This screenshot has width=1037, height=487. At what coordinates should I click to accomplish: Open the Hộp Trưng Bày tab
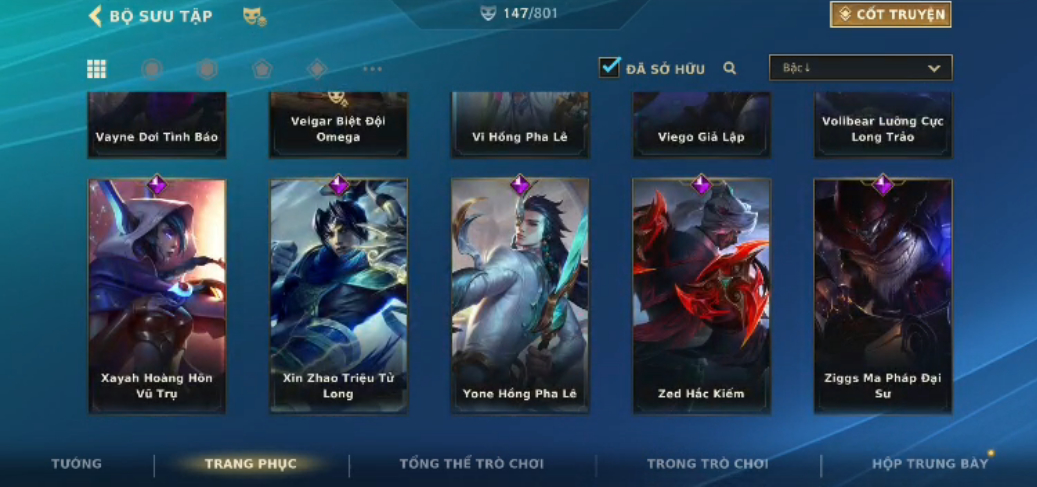930,464
